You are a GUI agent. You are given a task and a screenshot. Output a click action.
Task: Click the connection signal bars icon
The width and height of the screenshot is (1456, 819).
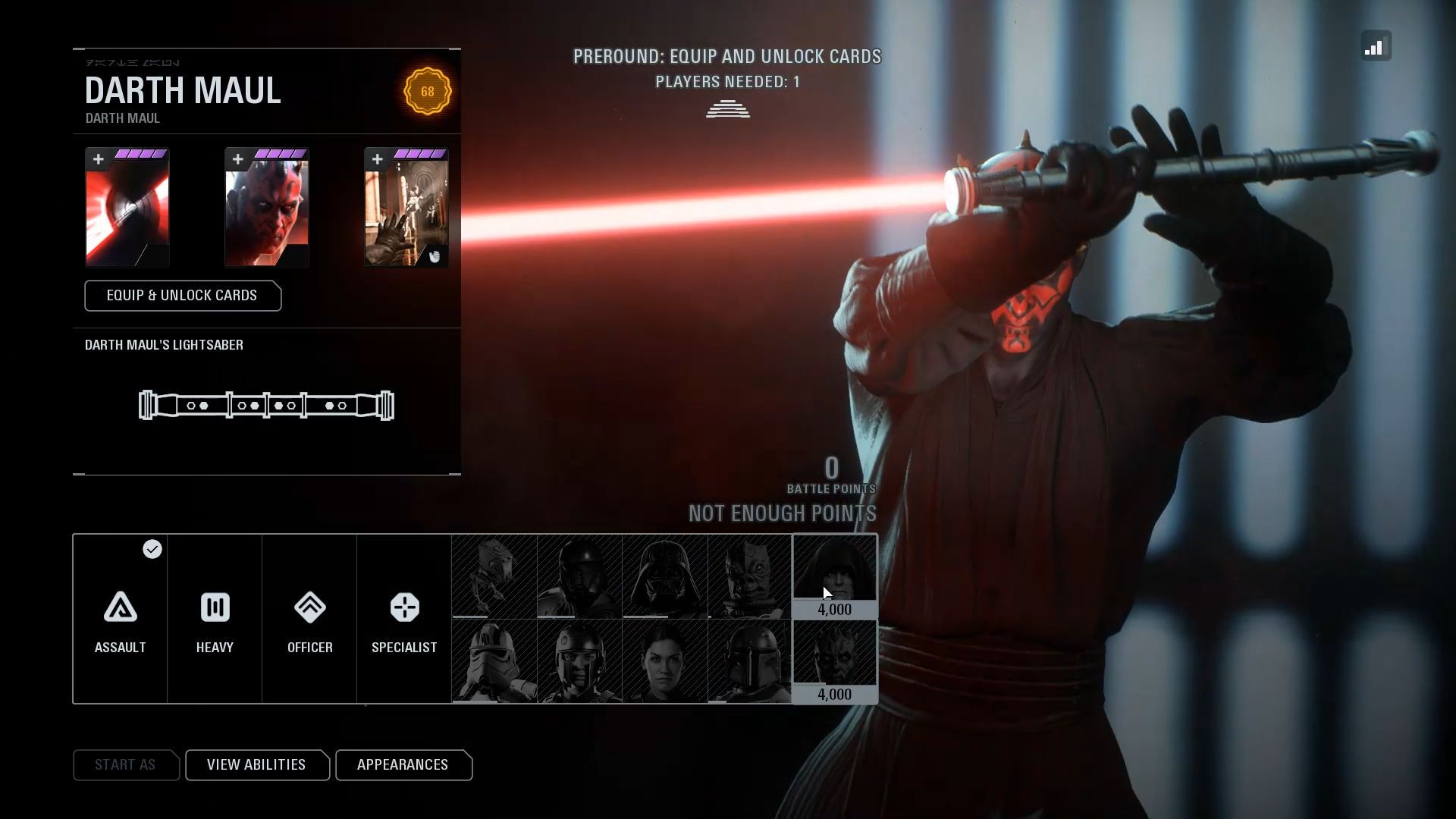pos(1376,46)
